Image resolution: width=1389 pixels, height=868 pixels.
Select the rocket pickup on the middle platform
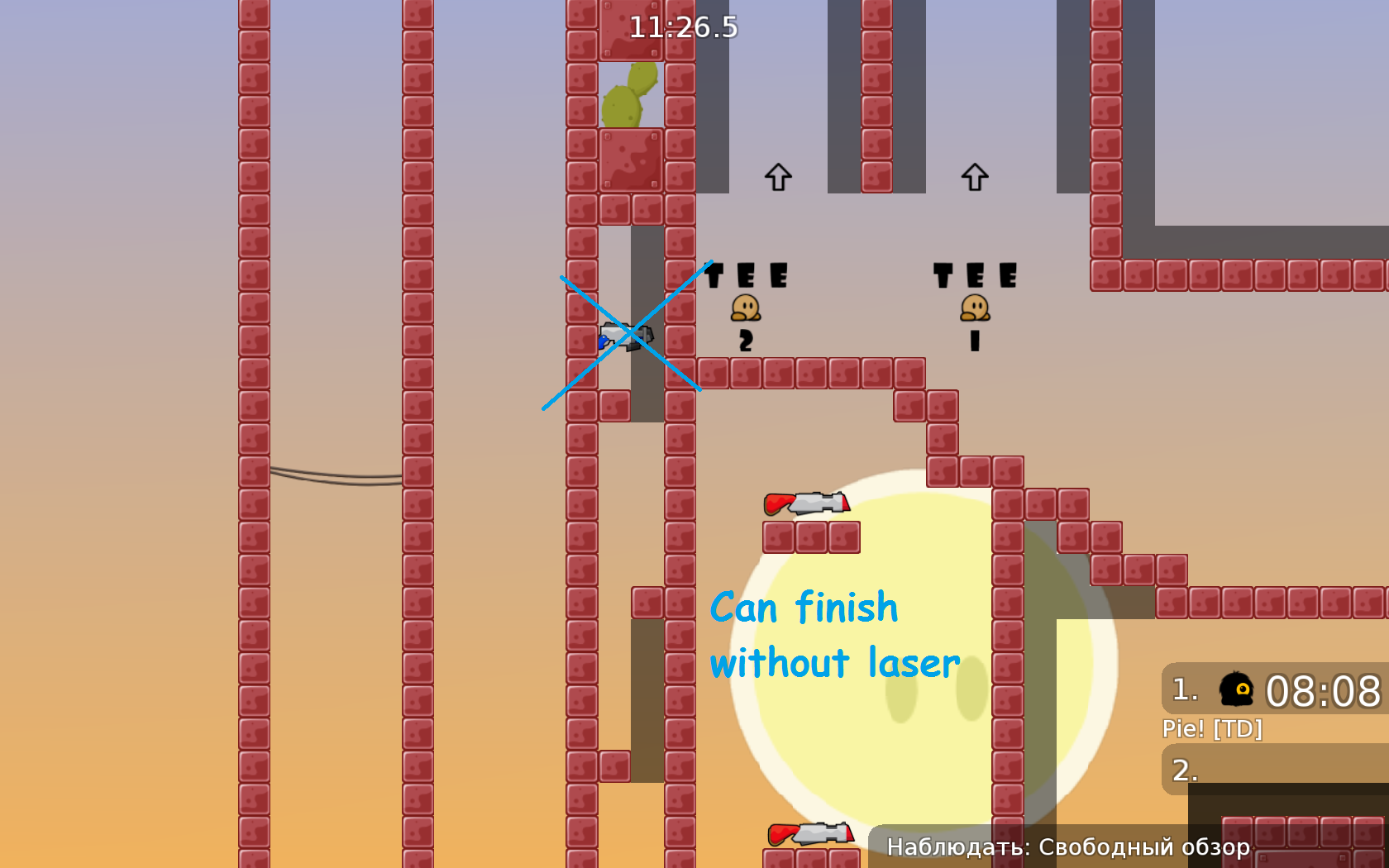pos(806,504)
